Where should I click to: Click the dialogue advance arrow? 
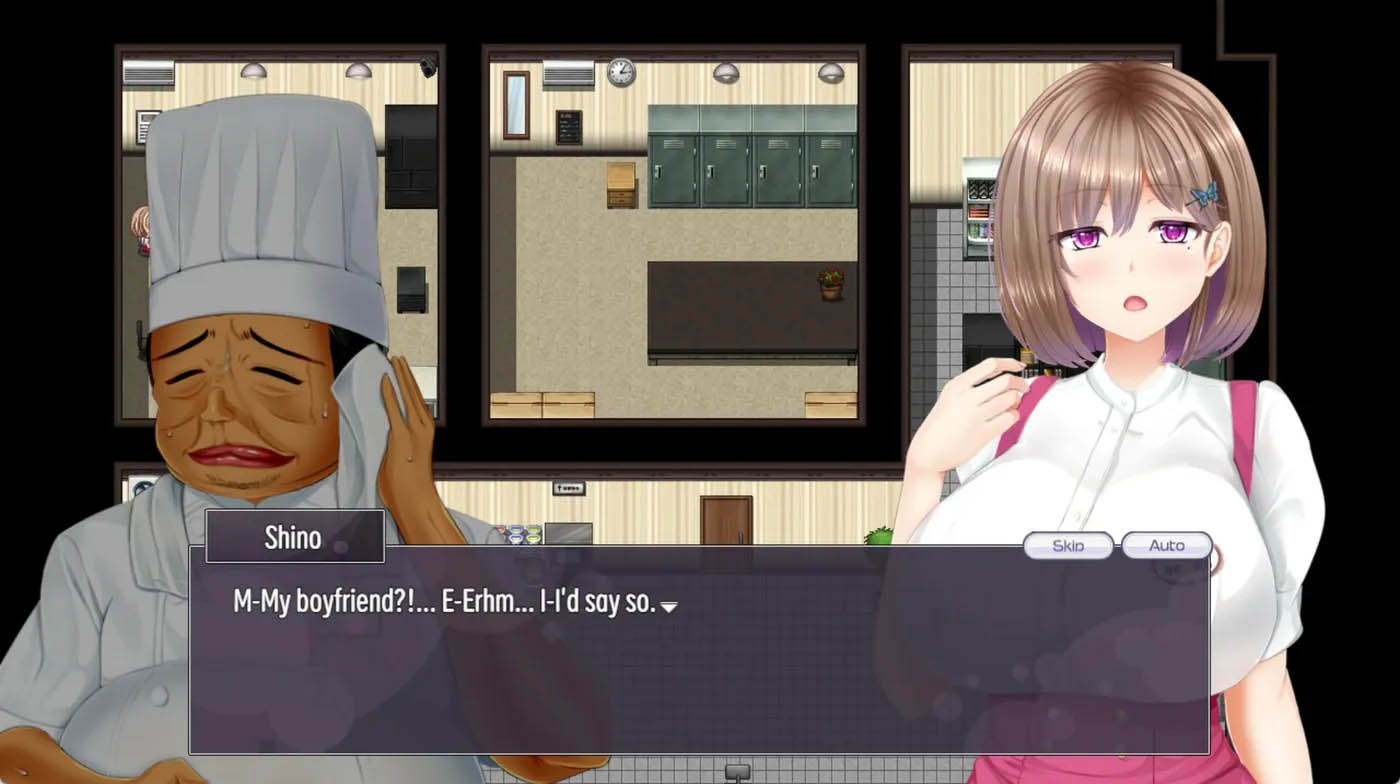(x=668, y=607)
